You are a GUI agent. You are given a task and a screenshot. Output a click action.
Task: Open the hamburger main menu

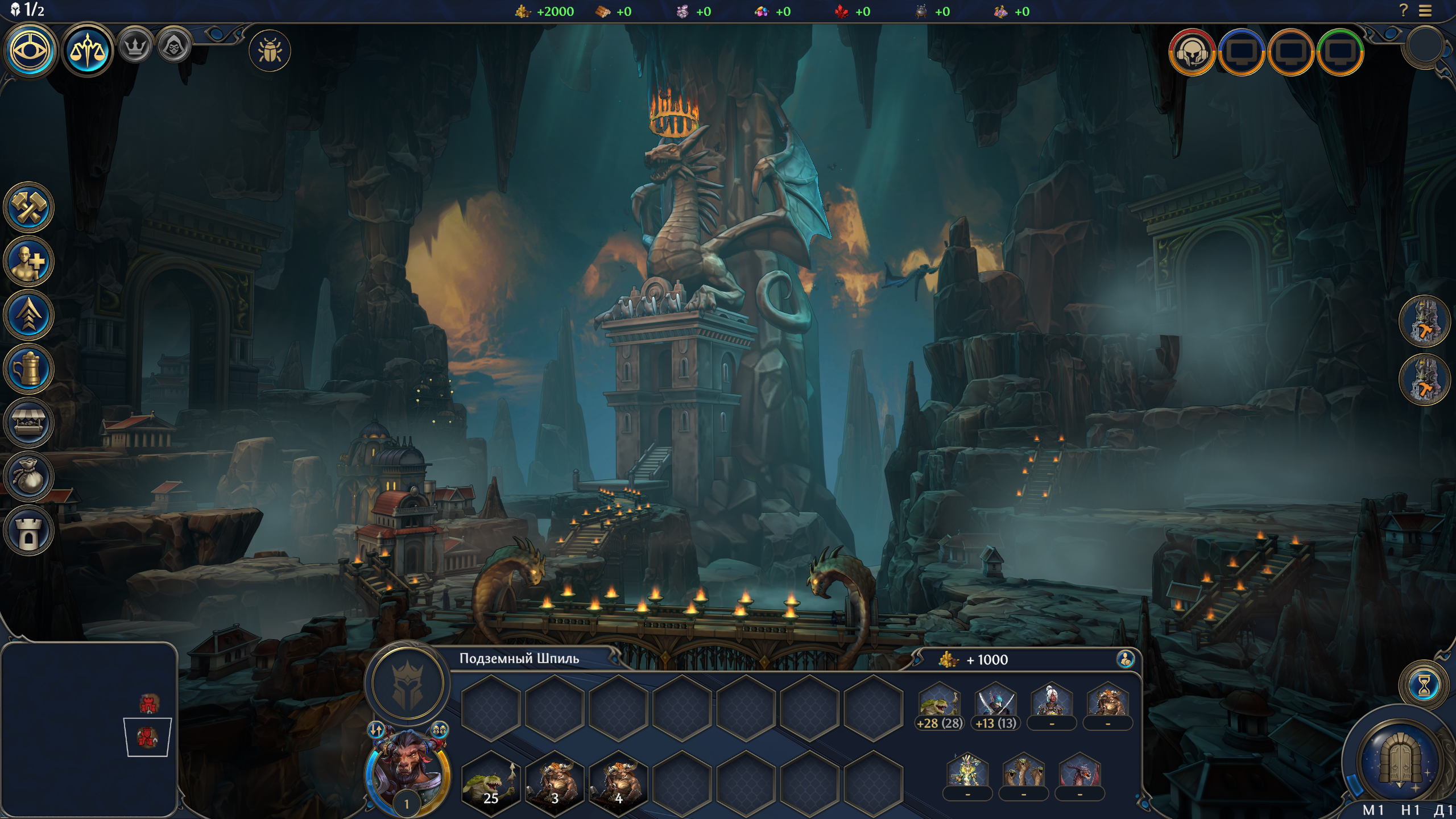(x=1425, y=11)
